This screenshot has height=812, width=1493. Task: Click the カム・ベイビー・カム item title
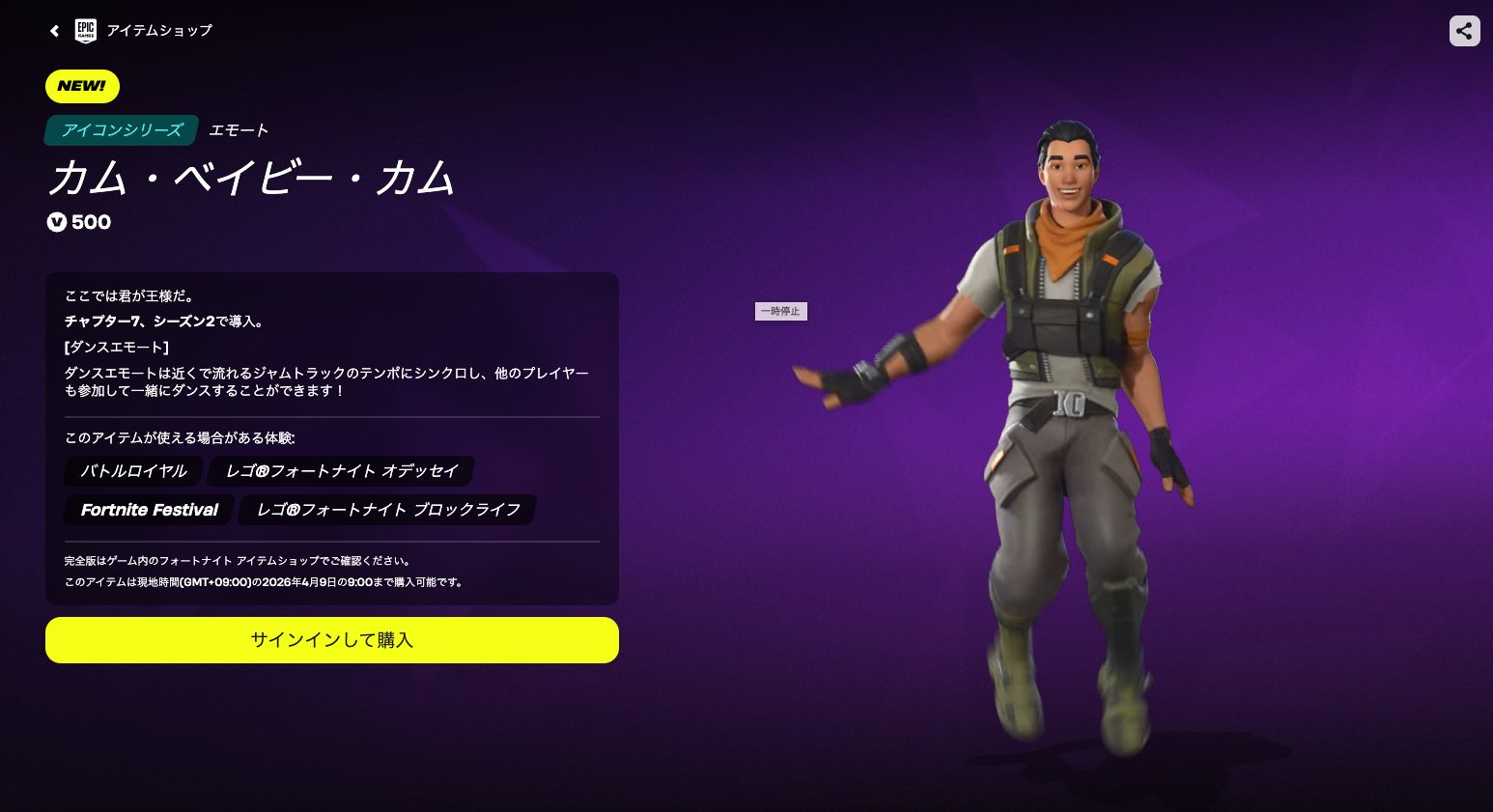pyautogui.click(x=251, y=180)
